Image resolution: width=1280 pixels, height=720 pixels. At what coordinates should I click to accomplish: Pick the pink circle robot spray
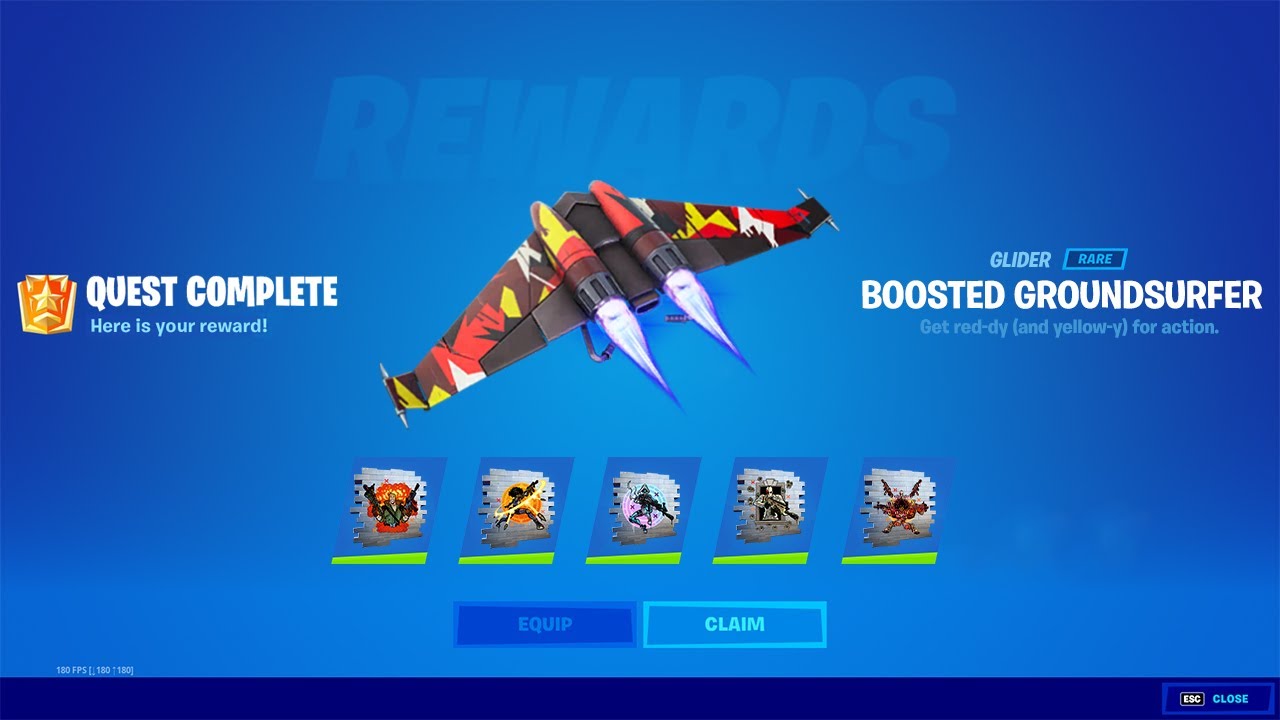click(x=643, y=506)
